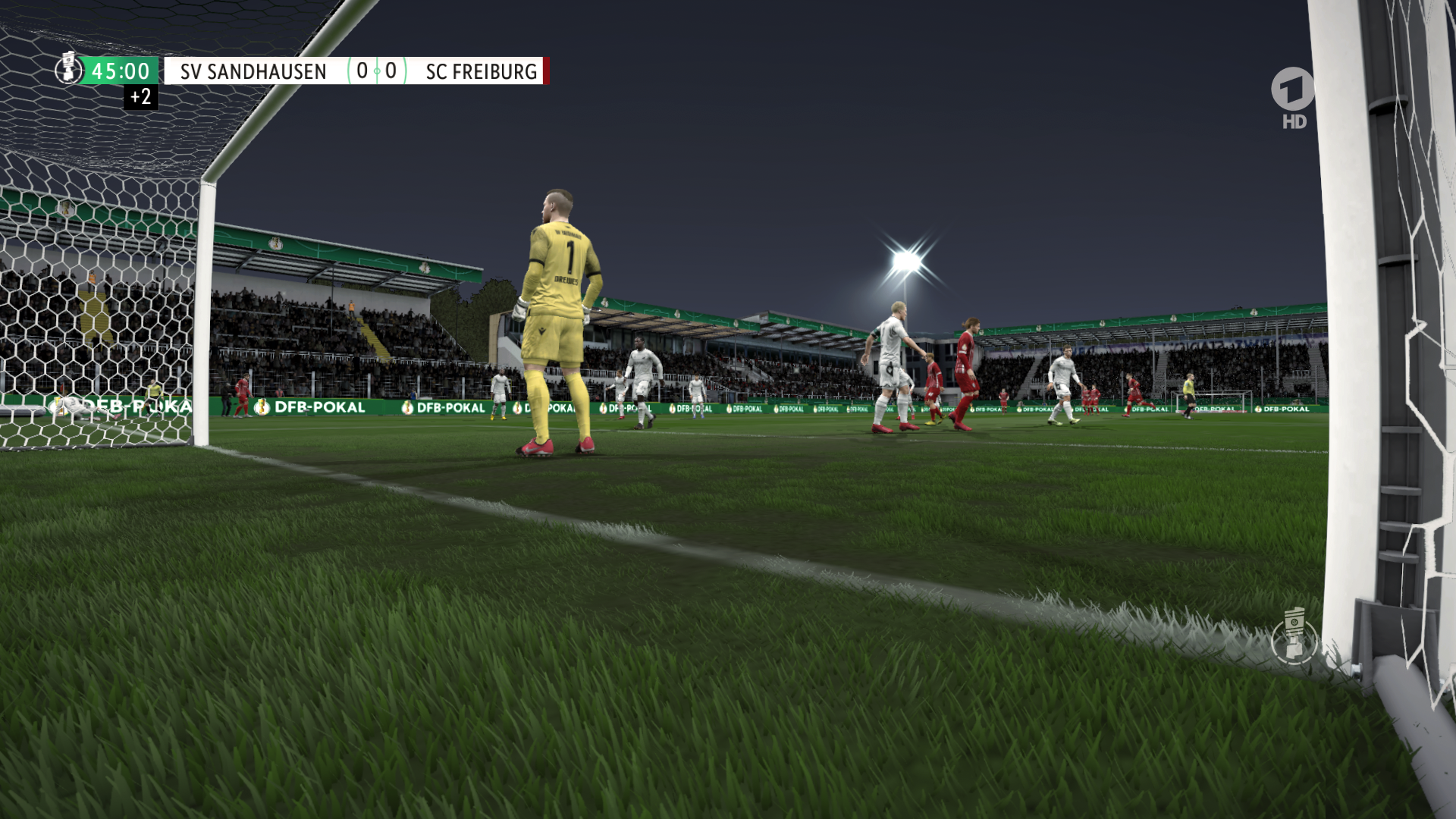
Task: Click the HD badge under channel logo
Action: click(1293, 119)
